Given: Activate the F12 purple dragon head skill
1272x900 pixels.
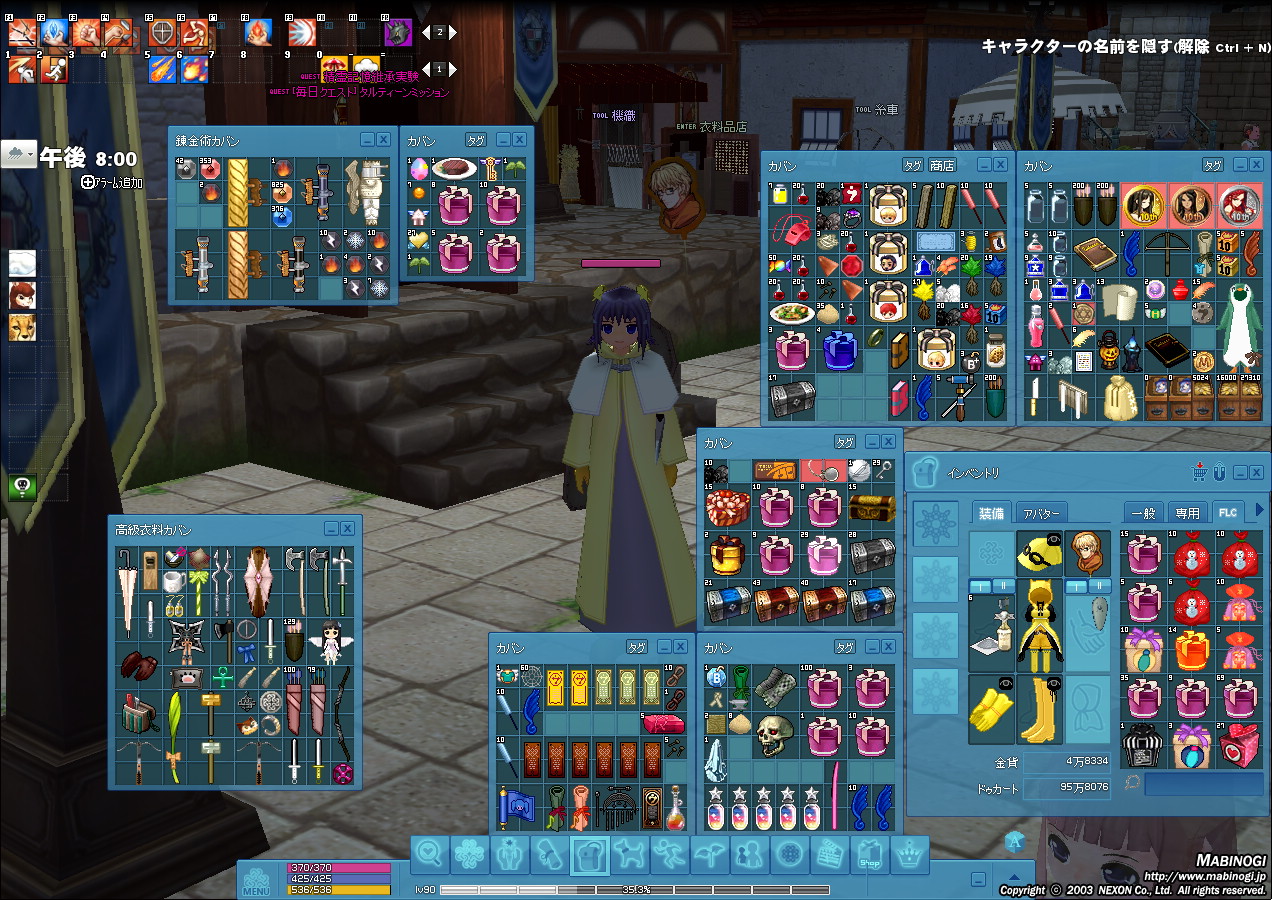Looking at the screenshot, I should (398, 33).
